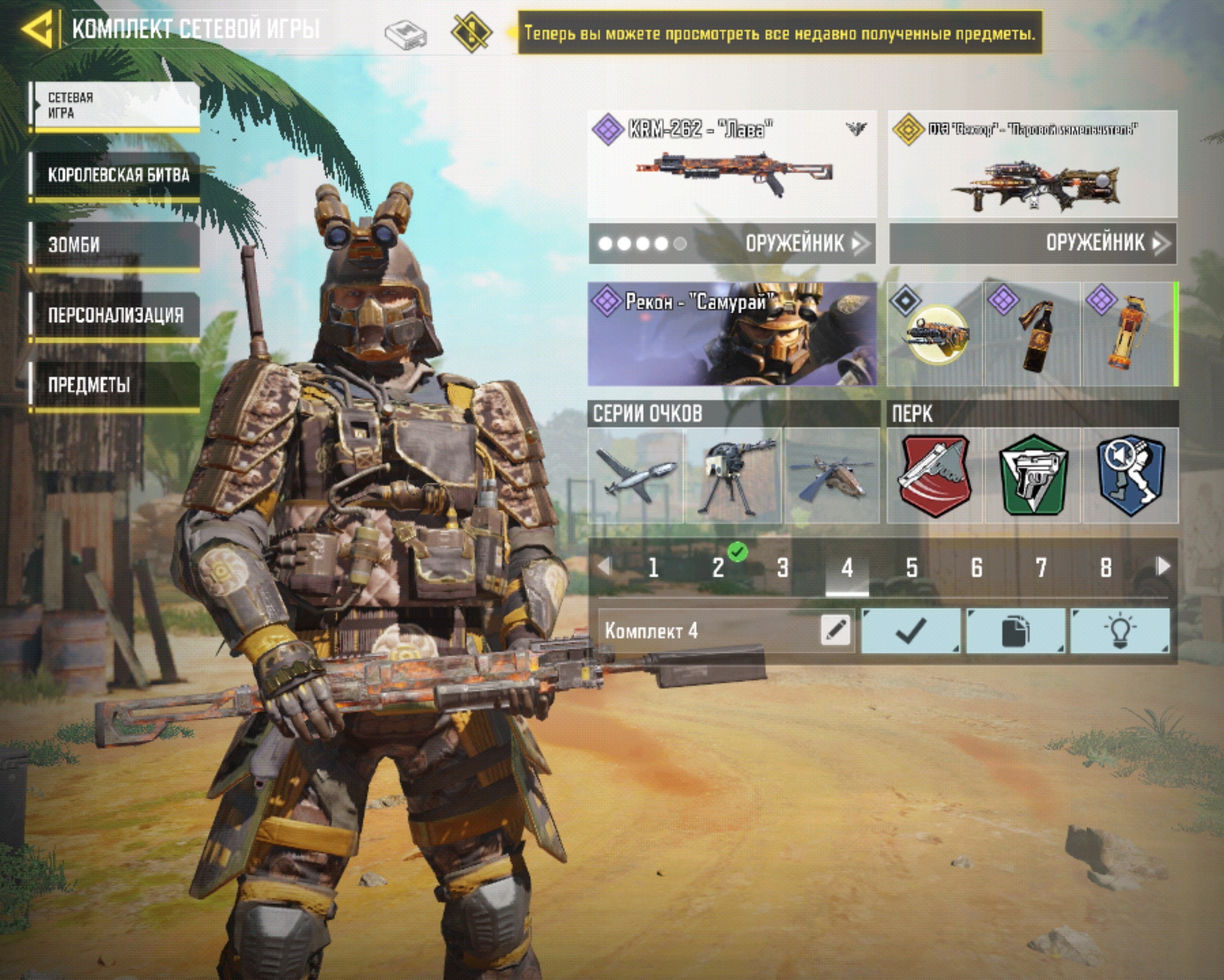Open the Предметы tab
The image size is (1224, 980).
(115, 385)
